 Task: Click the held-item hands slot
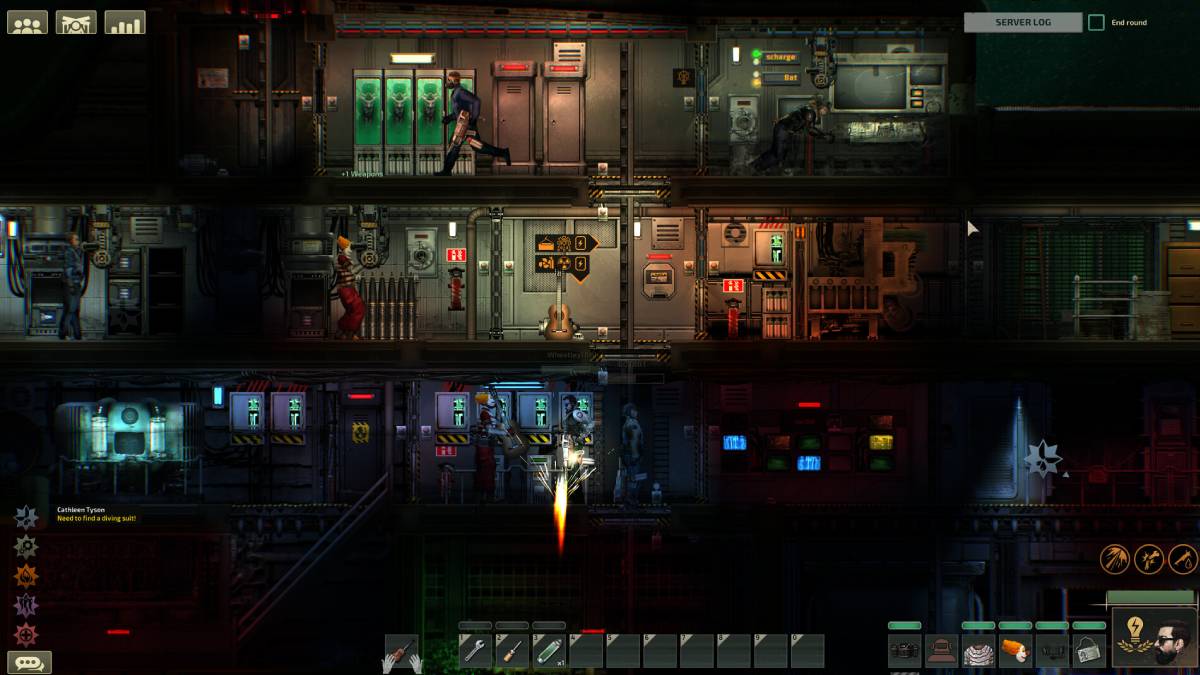click(404, 652)
